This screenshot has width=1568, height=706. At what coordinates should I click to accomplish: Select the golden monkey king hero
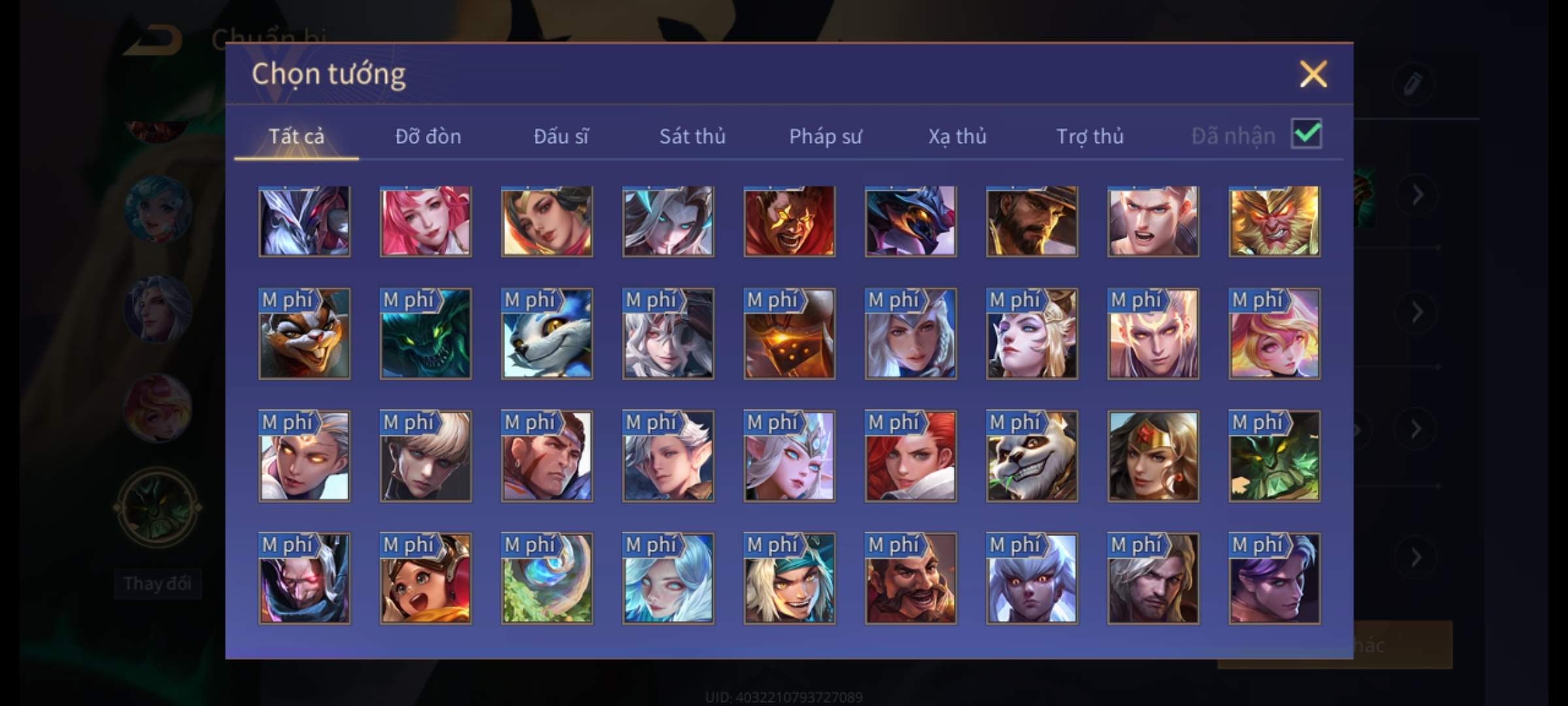point(1274,221)
